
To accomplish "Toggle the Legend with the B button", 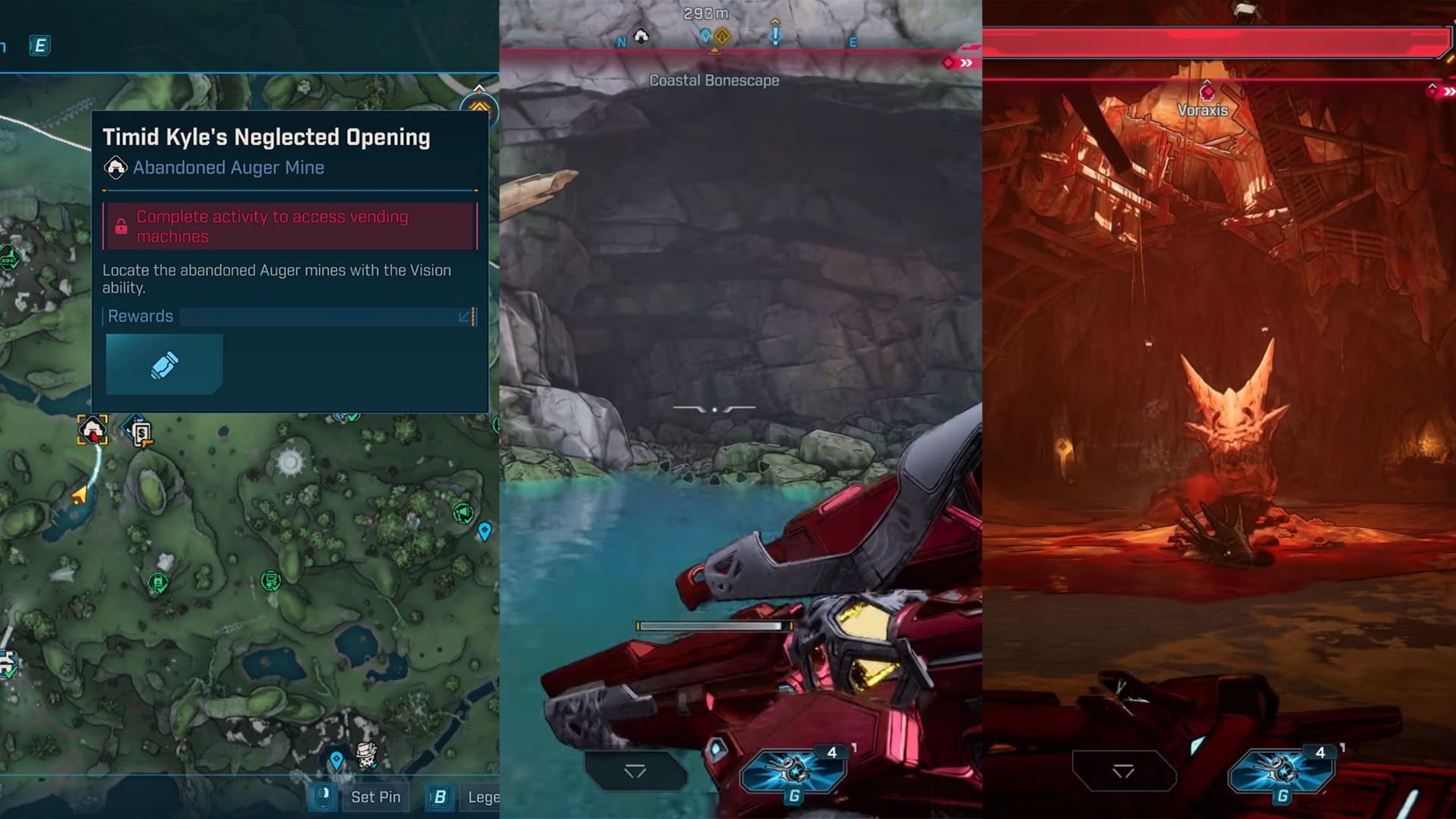I will click(440, 797).
